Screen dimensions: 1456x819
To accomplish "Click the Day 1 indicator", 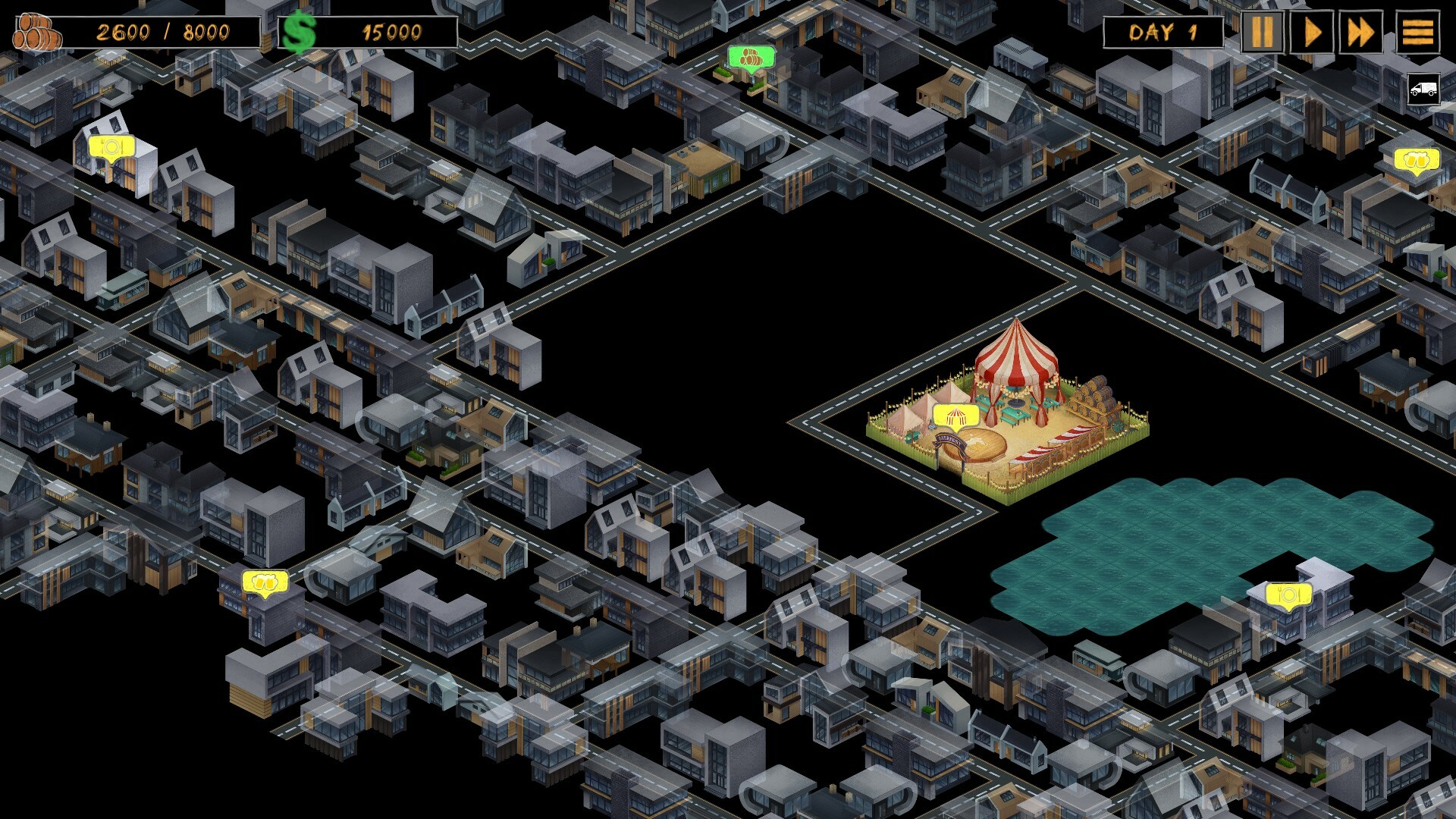I will tap(1163, 32).
